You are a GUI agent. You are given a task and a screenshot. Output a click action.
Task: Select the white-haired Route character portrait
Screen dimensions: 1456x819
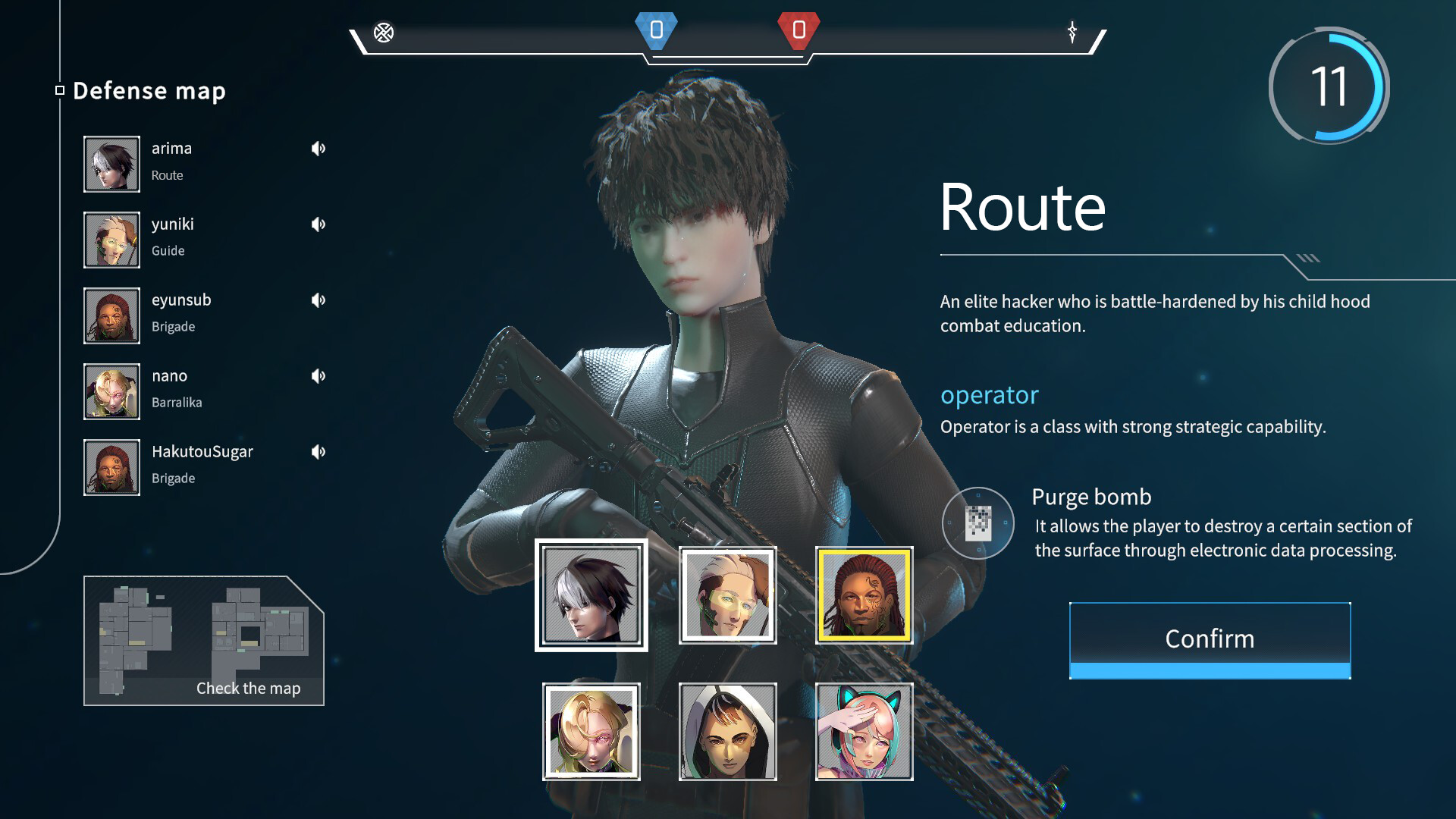coord(591,595)
